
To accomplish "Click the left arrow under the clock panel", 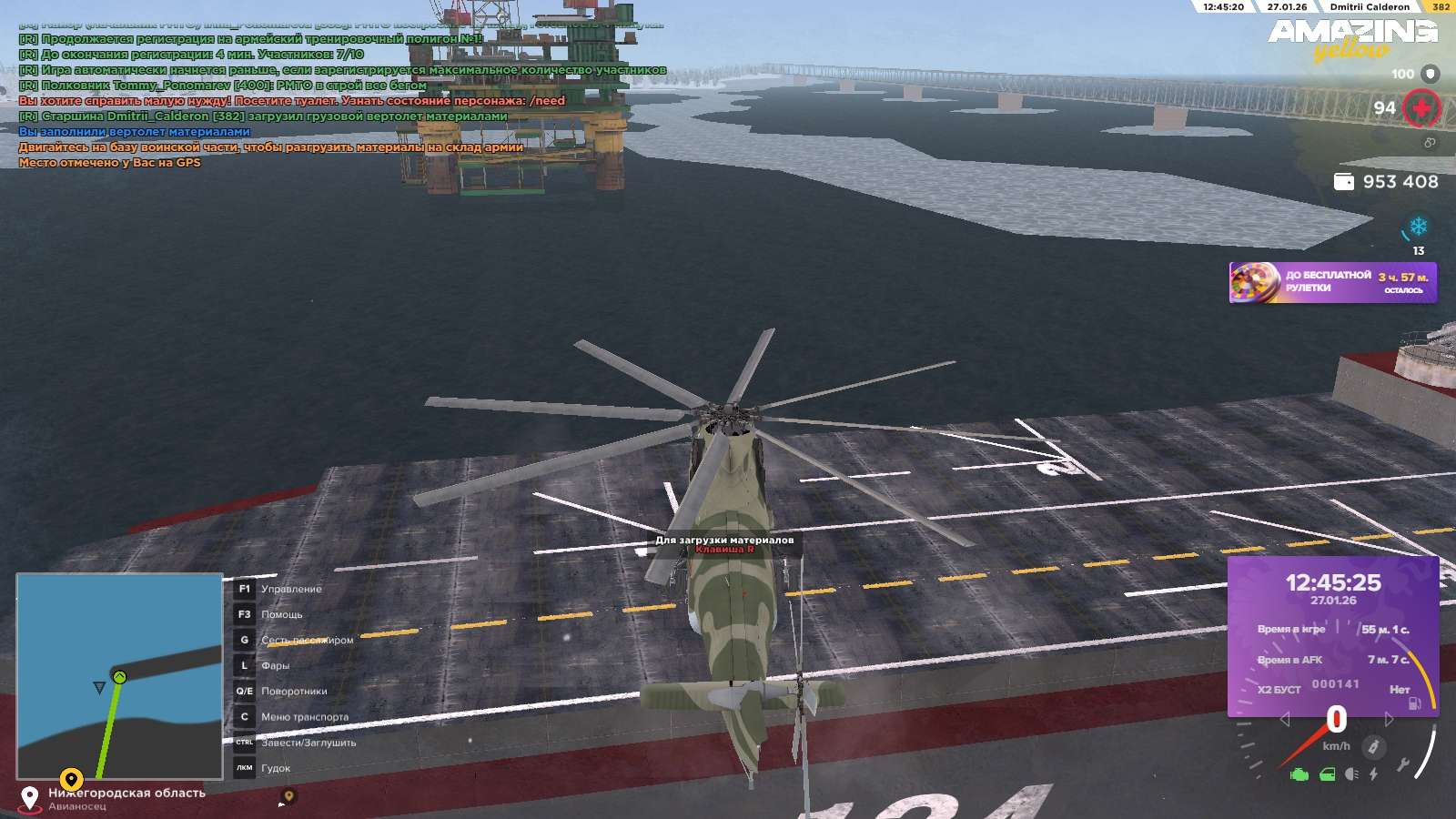I will 1285,720.
